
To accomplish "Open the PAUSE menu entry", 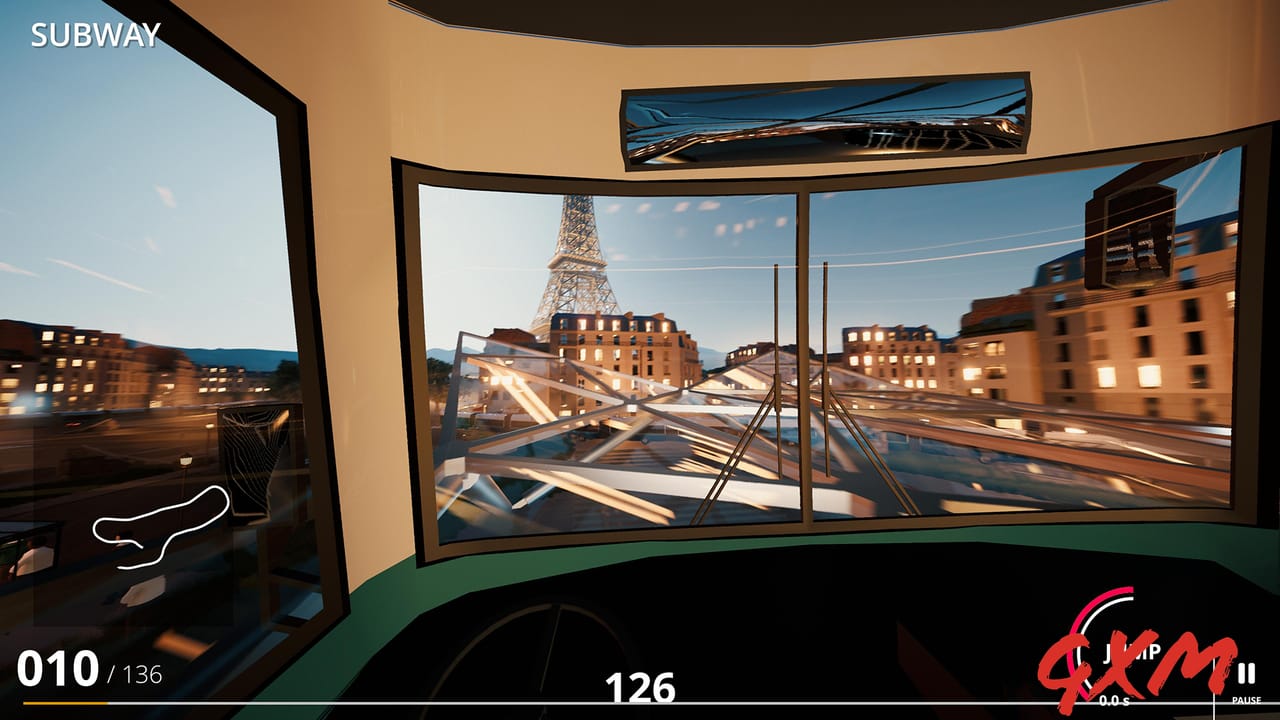I will 1247,699.
